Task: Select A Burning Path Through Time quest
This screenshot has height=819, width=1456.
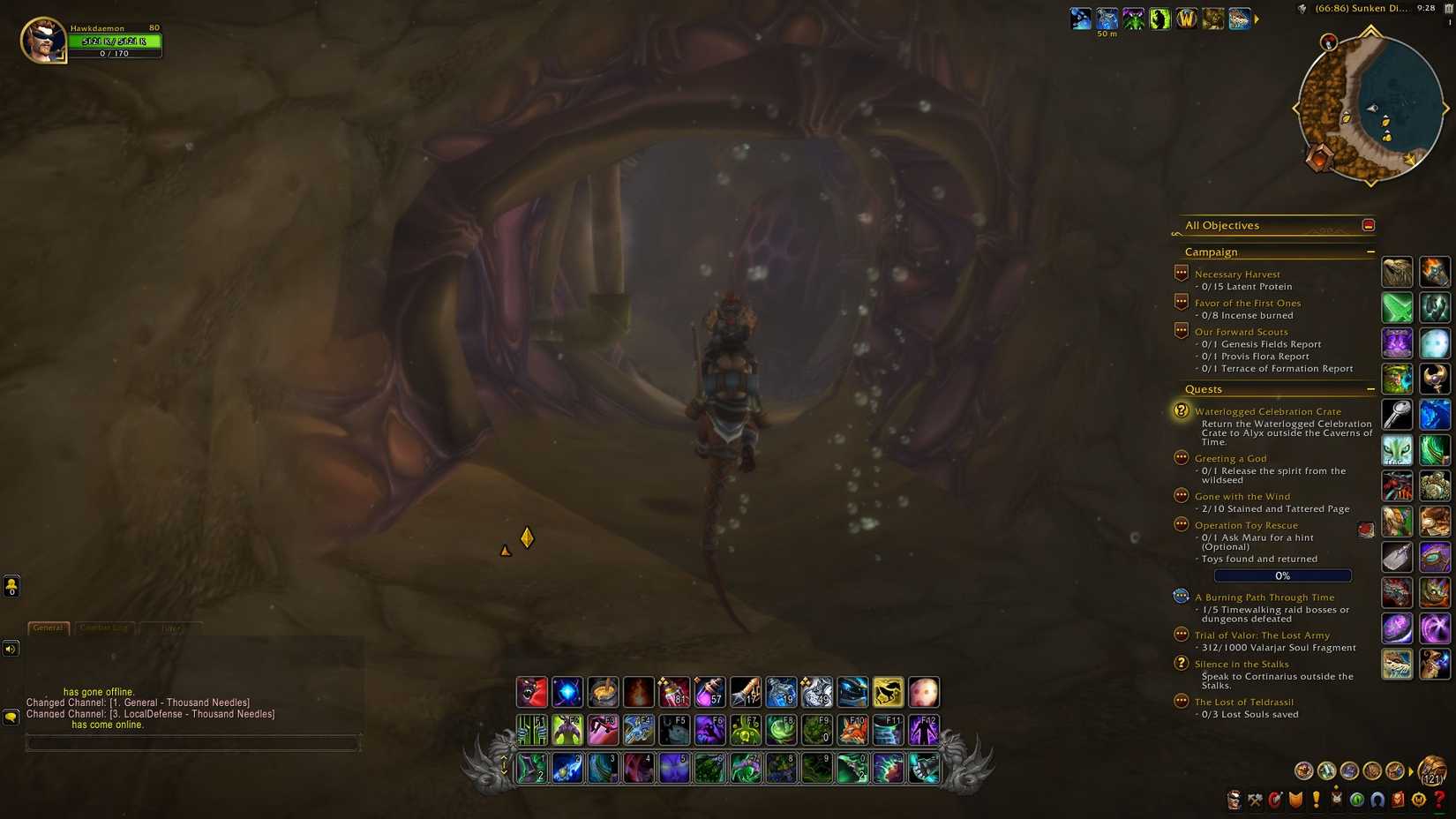Action: point(1264,597)
